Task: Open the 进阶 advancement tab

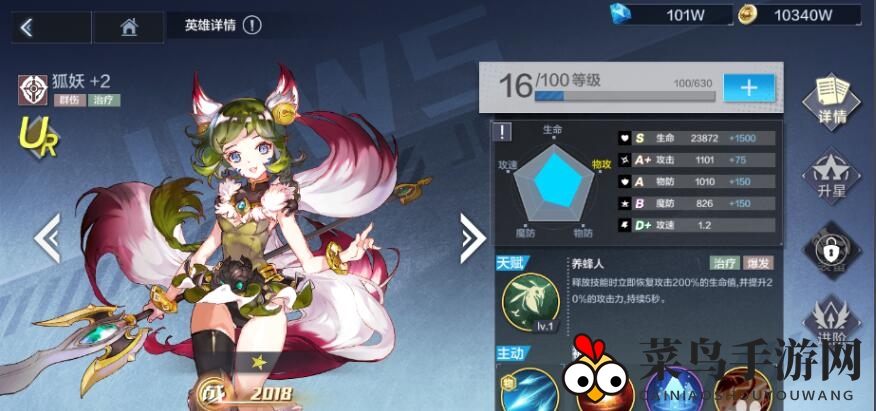Action: point(832,320)
